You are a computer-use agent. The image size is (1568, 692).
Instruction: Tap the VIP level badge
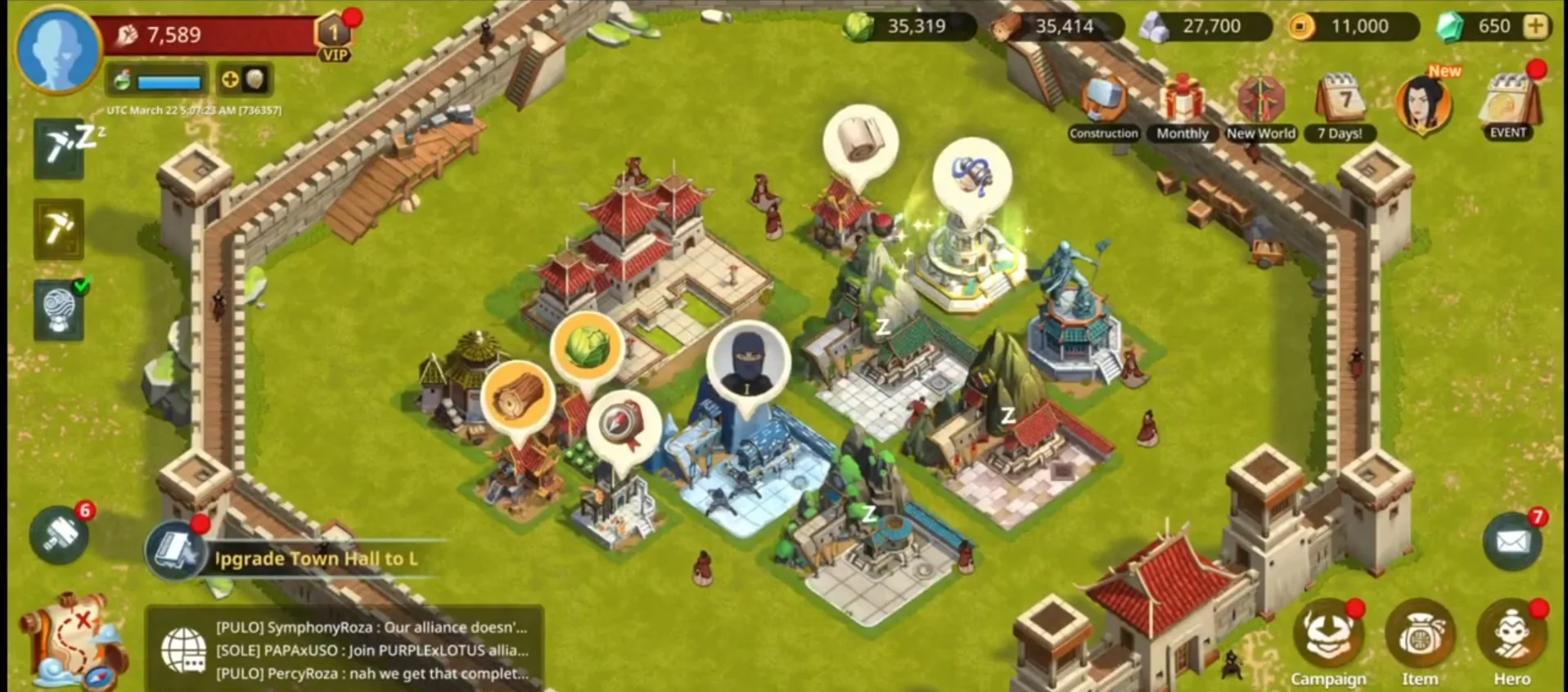[x=334, y=38]
